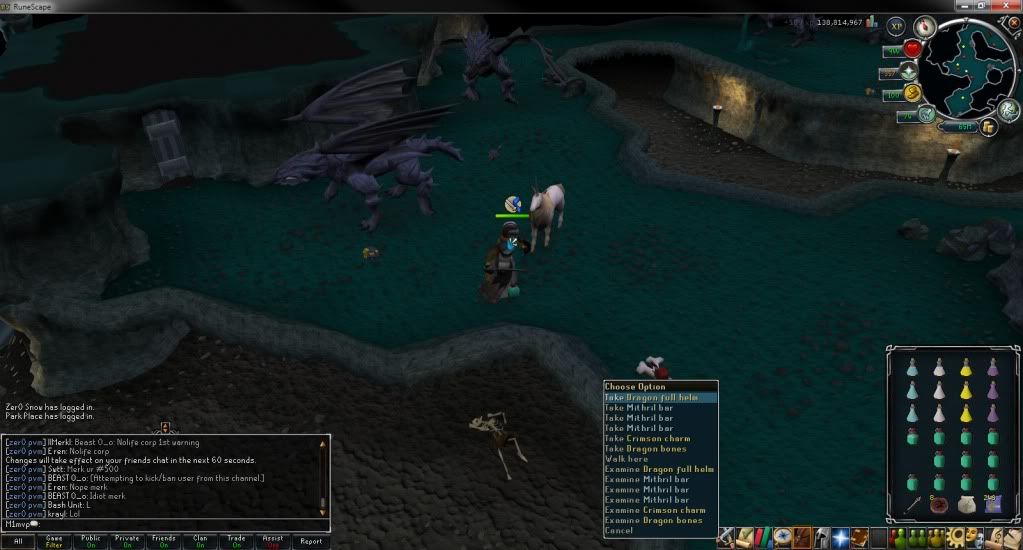Toggle the red heart hitpoints orb
The width and height of the screenshot is (1023, 550).
[x=912, y=49]
